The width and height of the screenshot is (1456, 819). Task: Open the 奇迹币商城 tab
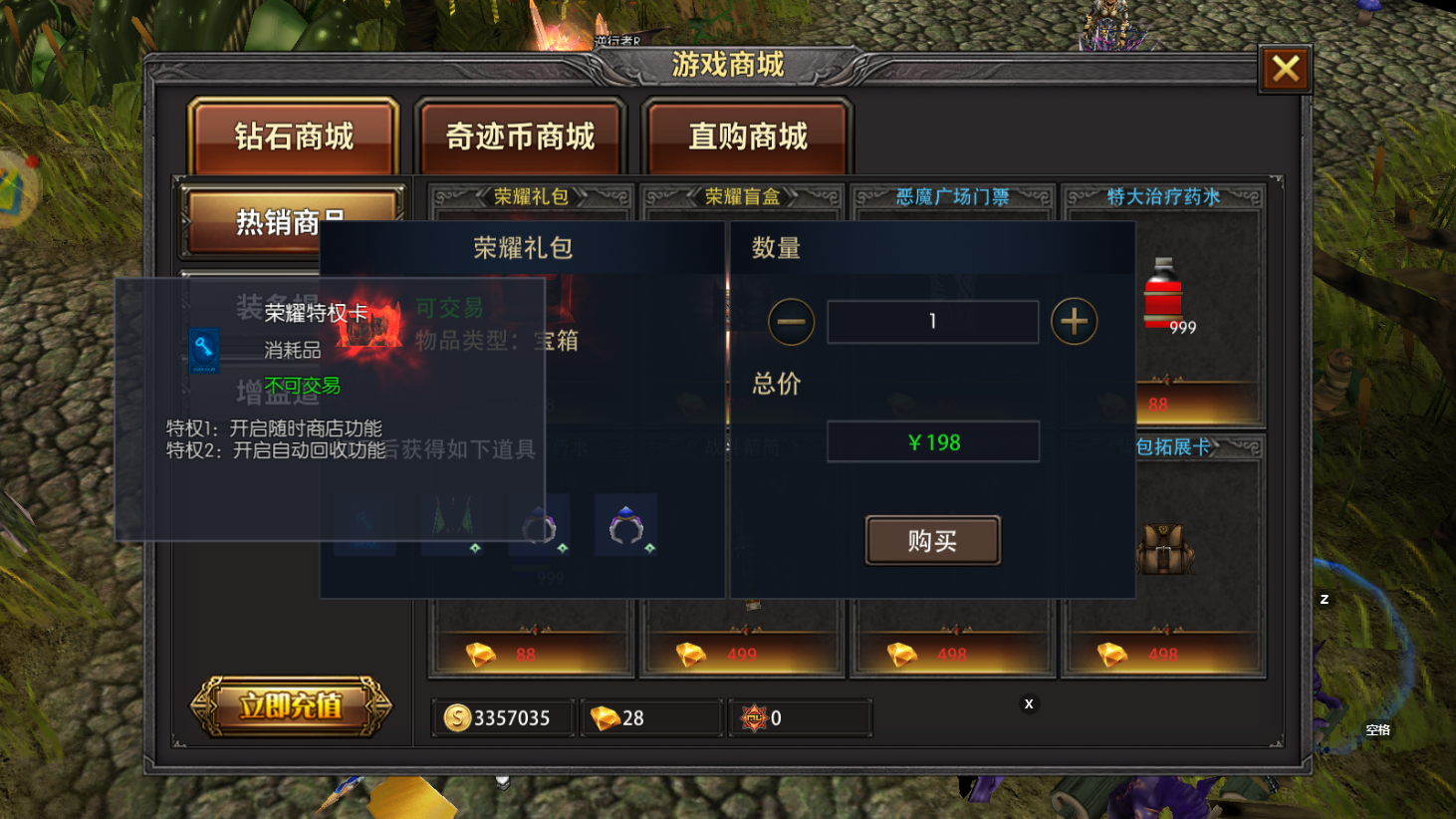(x=520, y=136)
